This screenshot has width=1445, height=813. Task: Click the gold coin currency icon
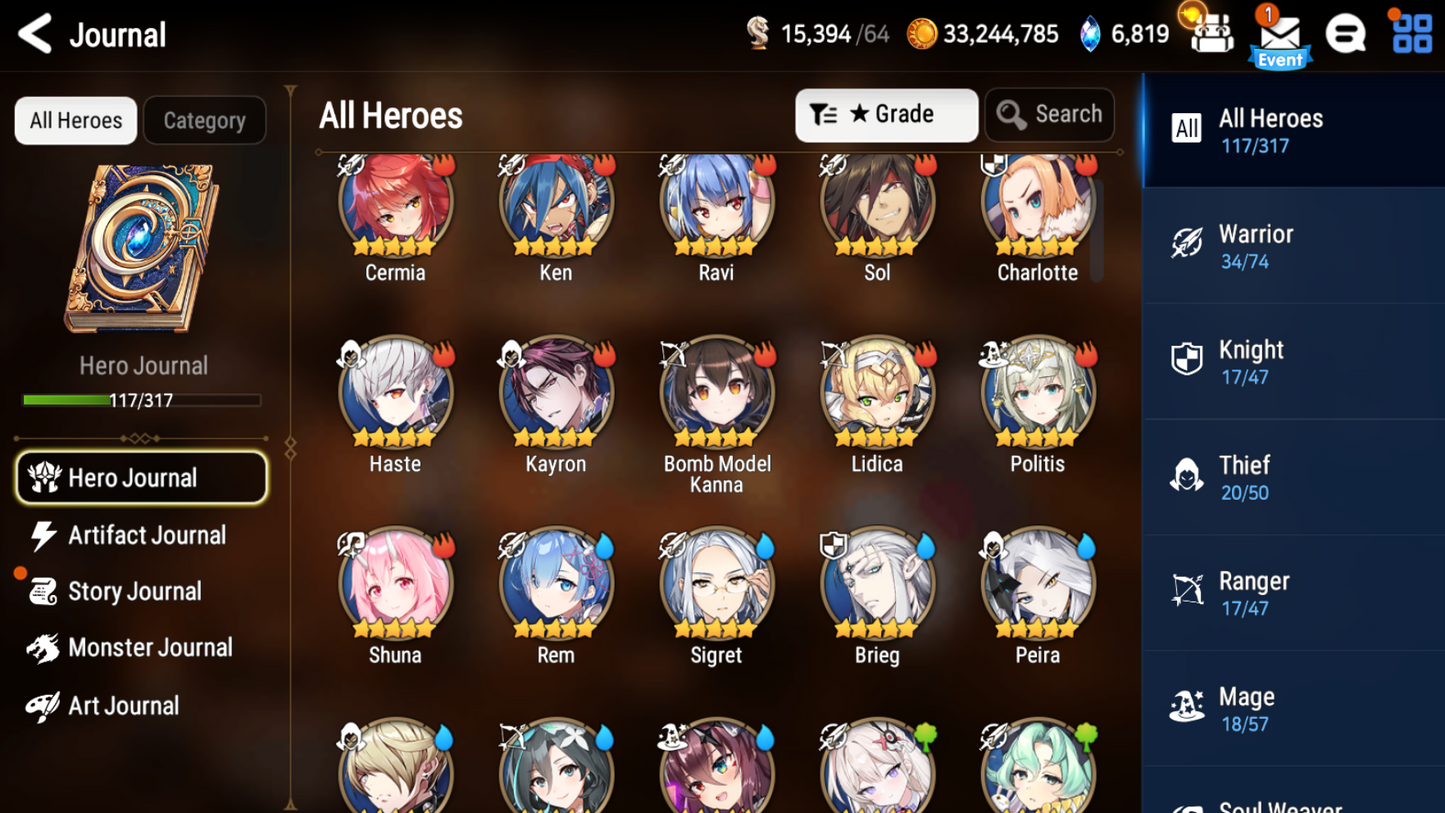click(x=920, y=33)
